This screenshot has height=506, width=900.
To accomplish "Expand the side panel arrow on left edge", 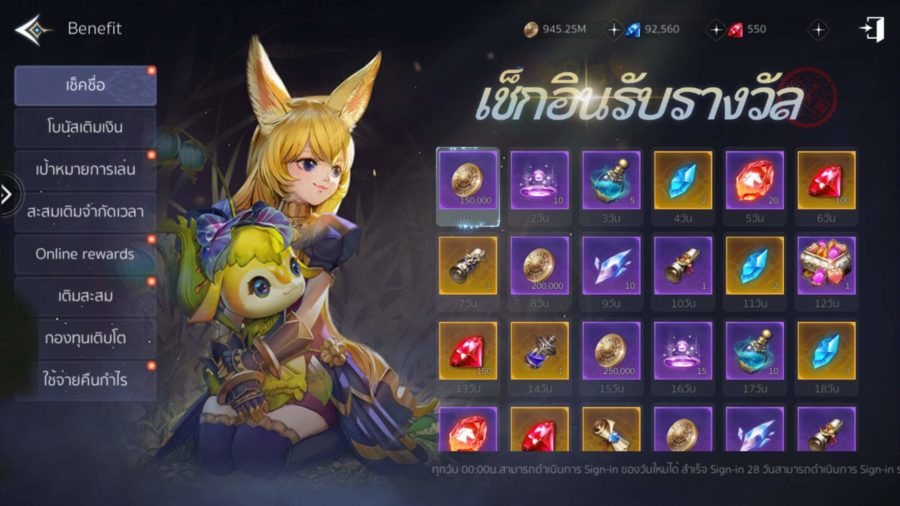I will point(7,194).
